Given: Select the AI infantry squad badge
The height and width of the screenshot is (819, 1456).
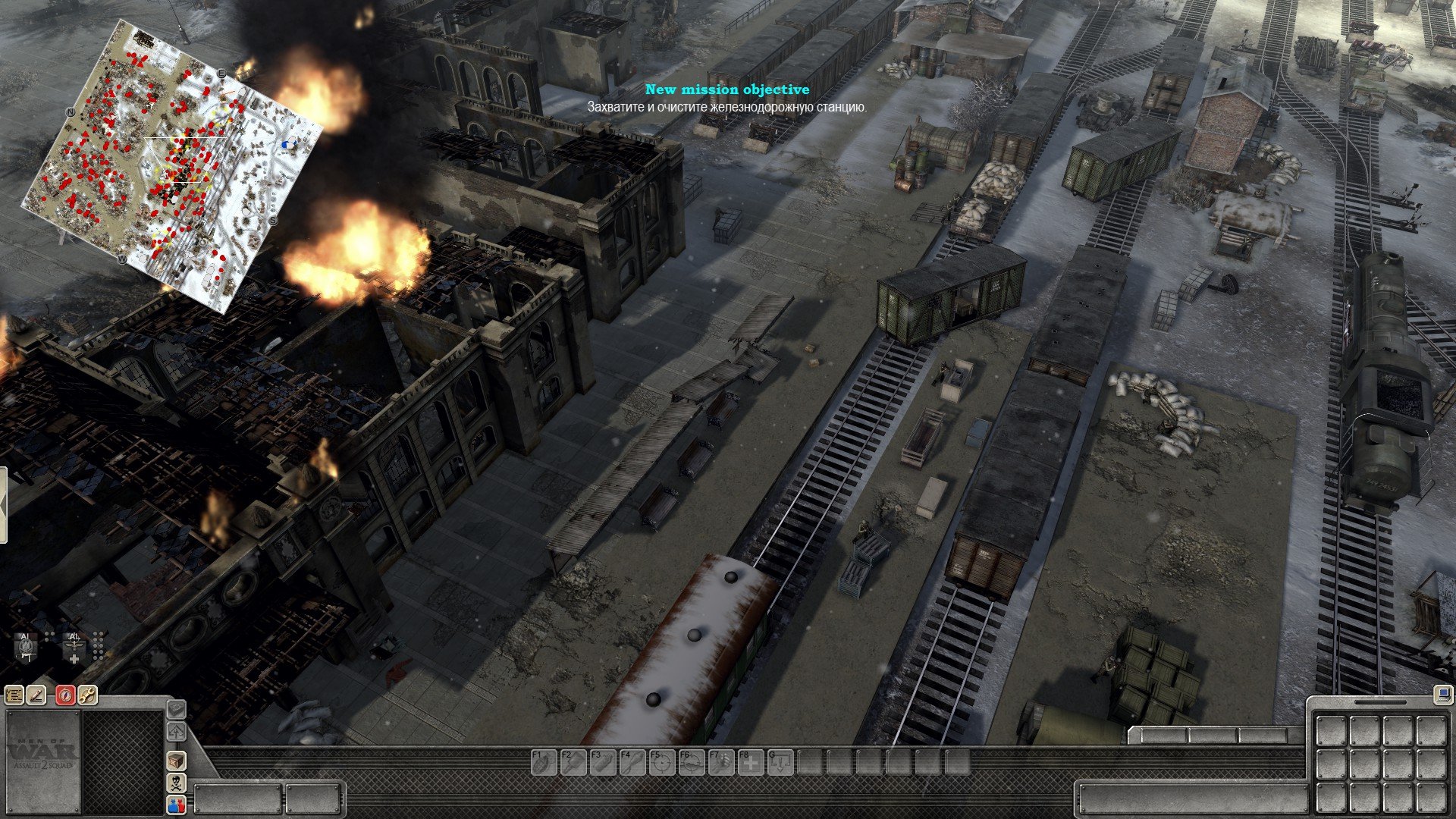Looking at the screenshot, I should (27, 646).
